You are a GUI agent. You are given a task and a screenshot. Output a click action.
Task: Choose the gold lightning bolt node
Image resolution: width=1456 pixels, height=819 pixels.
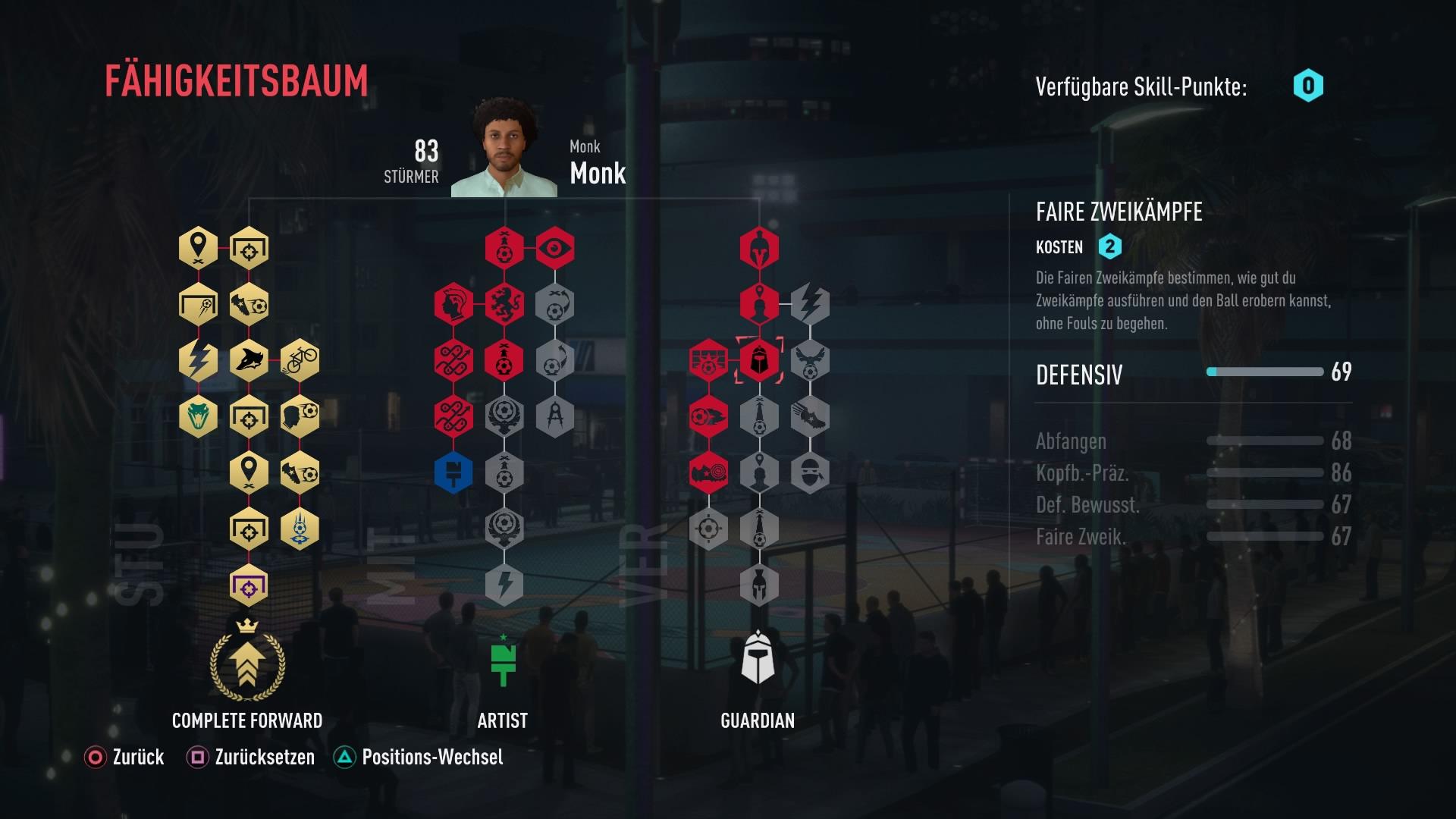click(198, 360)
